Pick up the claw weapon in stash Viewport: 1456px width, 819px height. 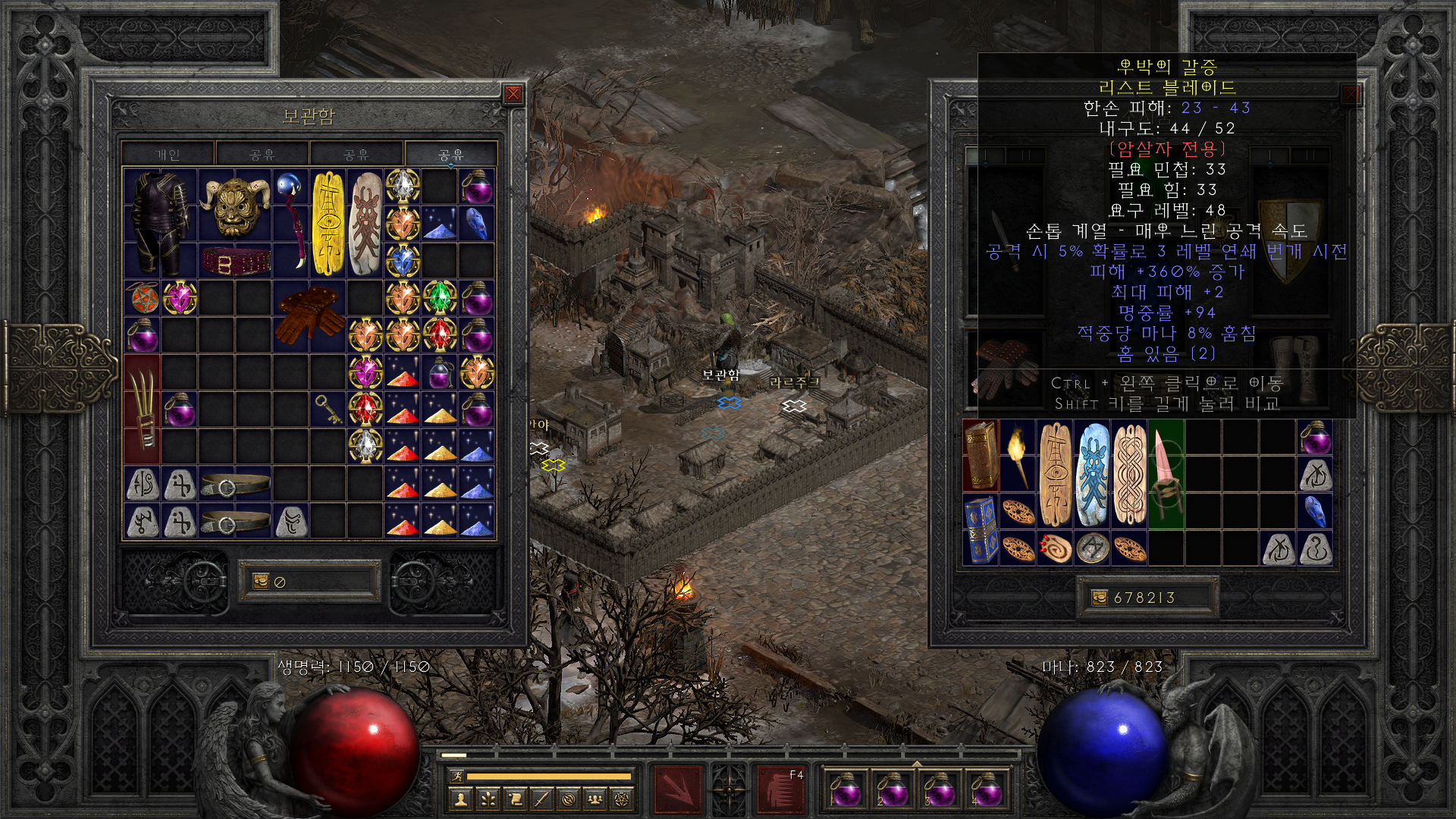pyautogui.click(x=143, y=409)
